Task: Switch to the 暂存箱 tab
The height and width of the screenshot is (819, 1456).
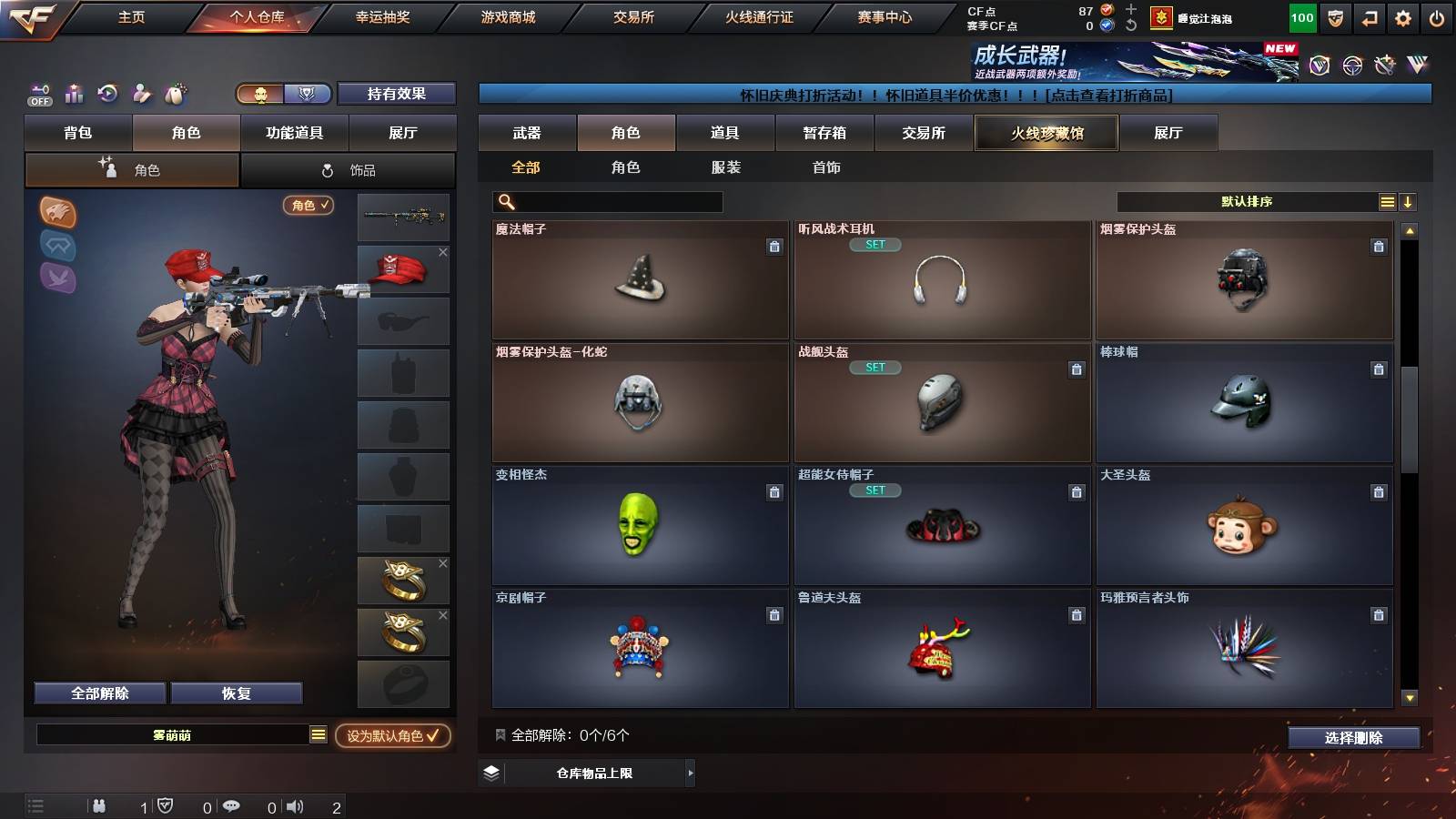Action: pyautogui.click(x=824, y=133)
